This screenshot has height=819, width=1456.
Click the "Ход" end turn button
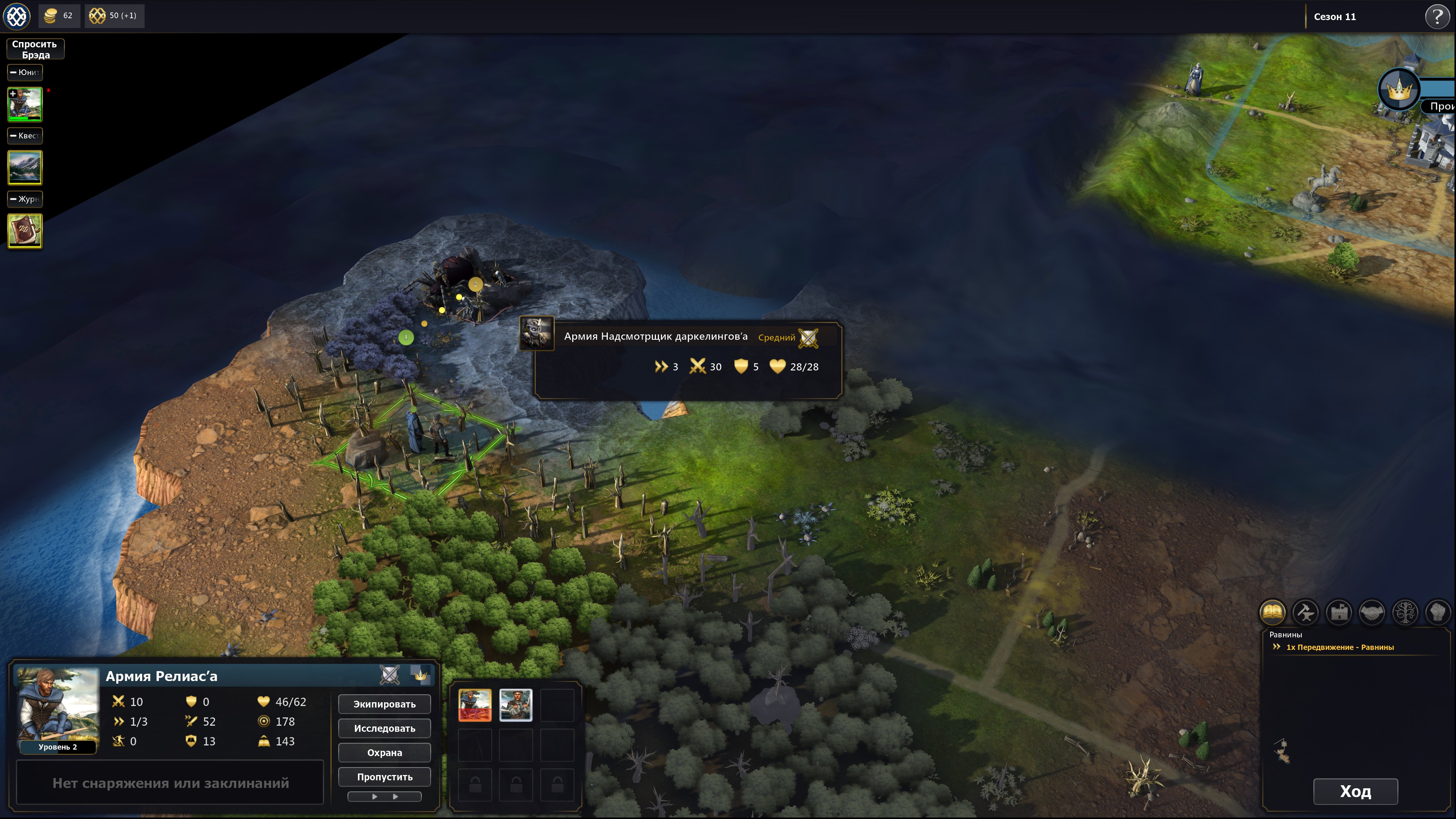point(1355,791)
